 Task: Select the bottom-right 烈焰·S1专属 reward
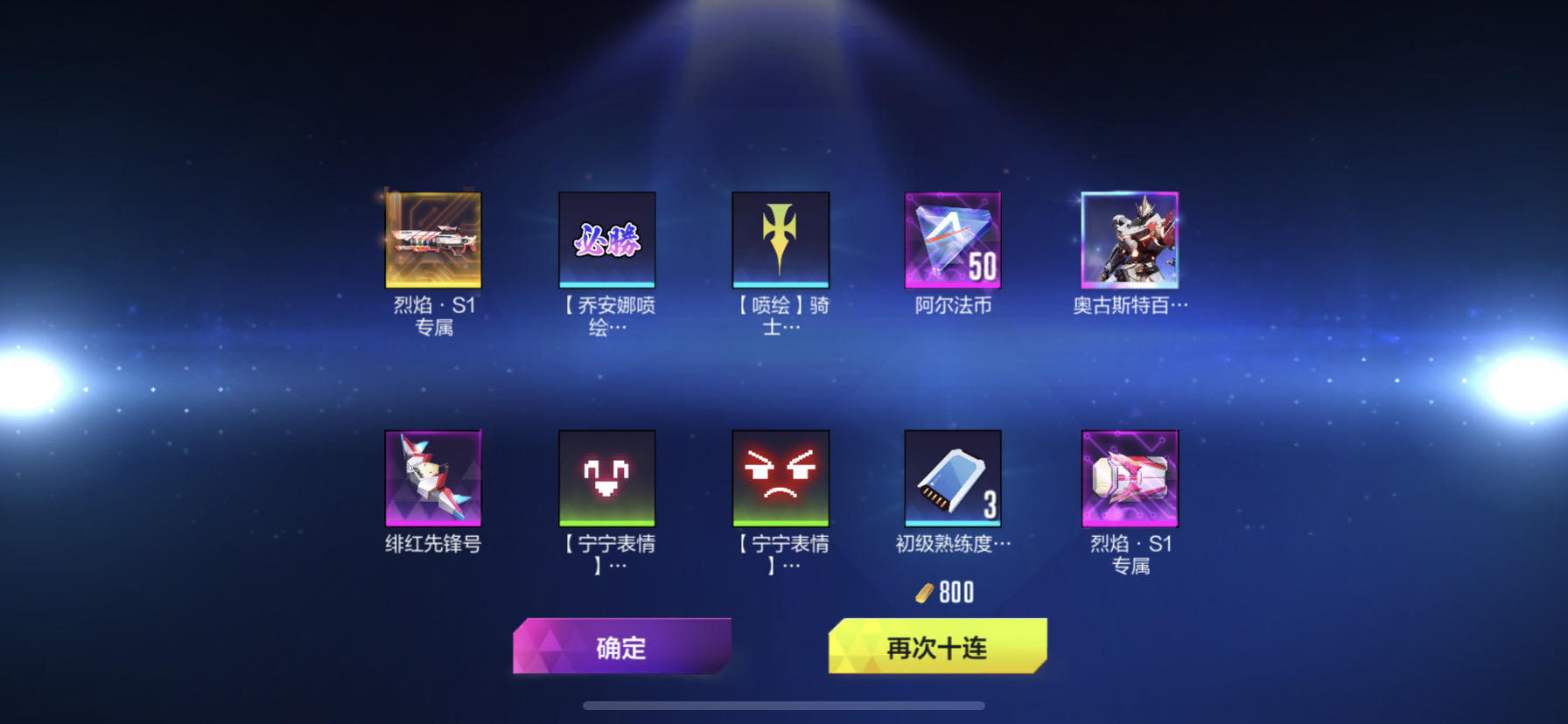tap(1128, 478)
